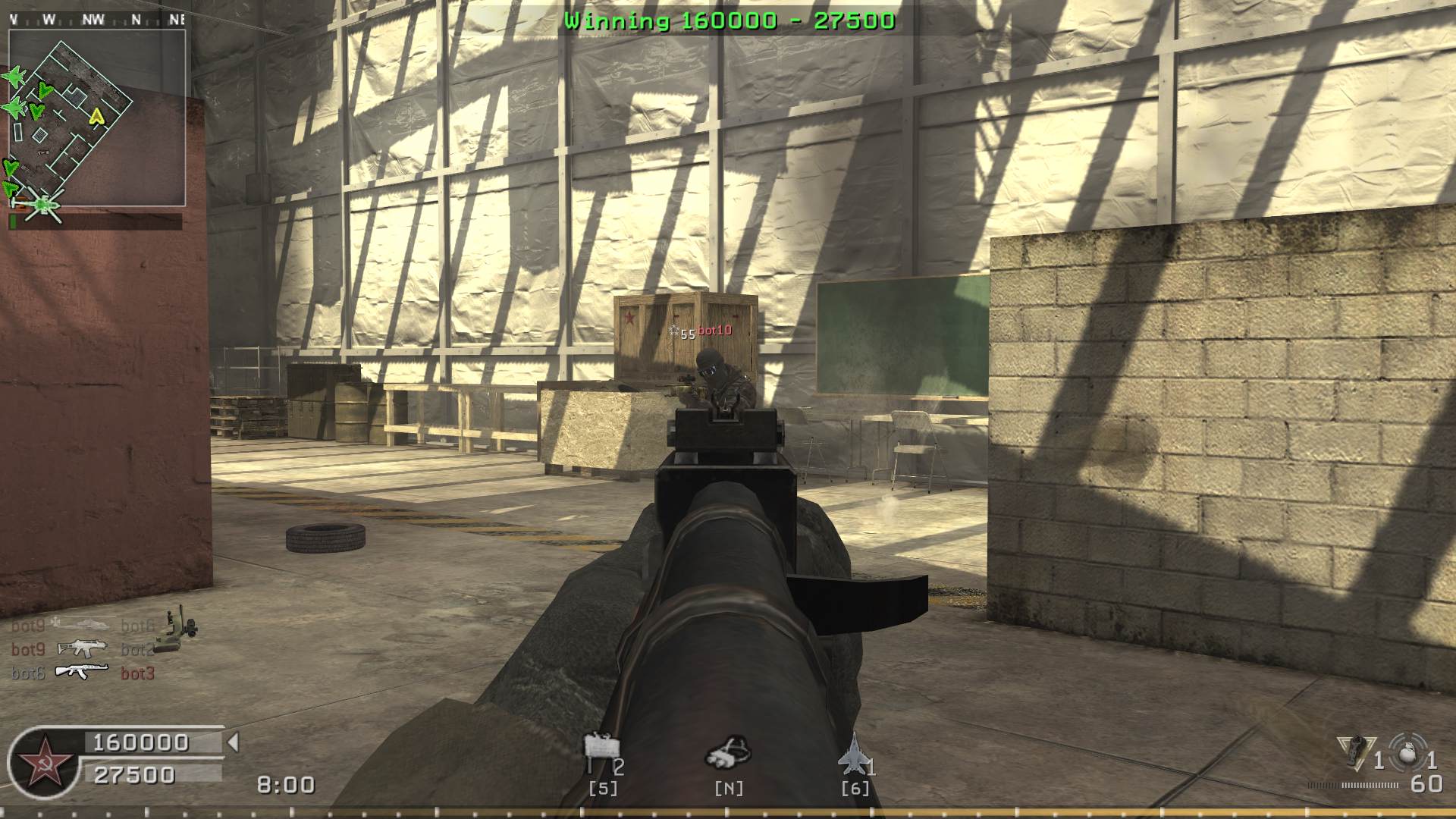Viewport: 1456px width, 819px height.
Task: Call in the airstrike jet icon
Action: tap(852, 753)
